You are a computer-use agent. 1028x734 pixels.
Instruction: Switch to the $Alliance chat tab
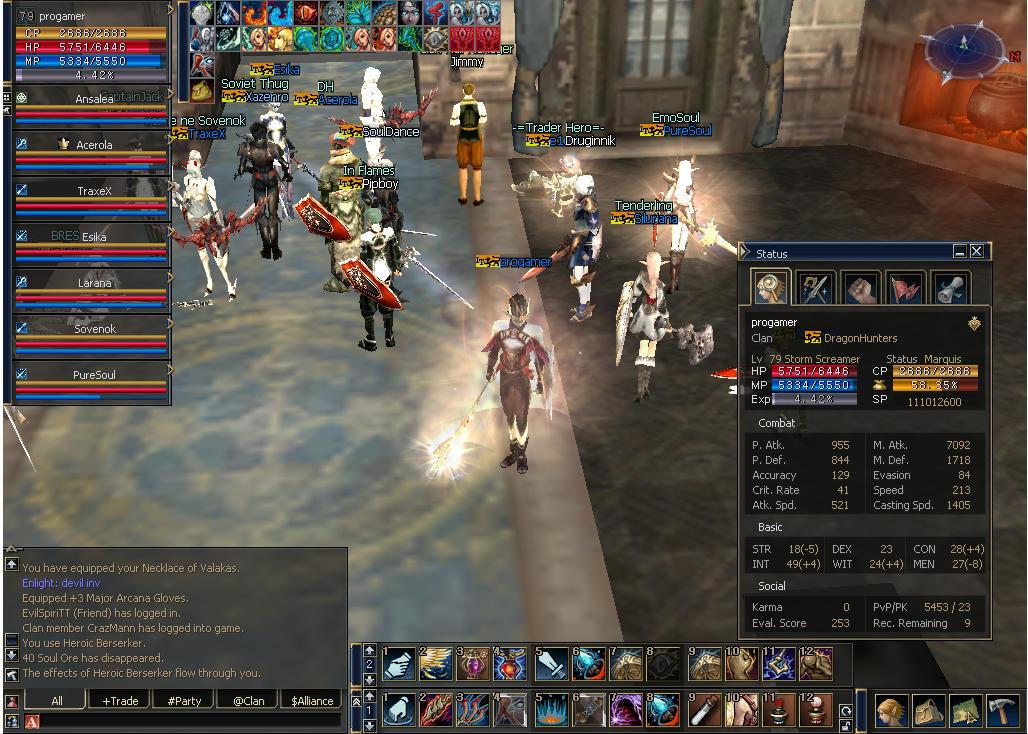(x=312, y=700)
